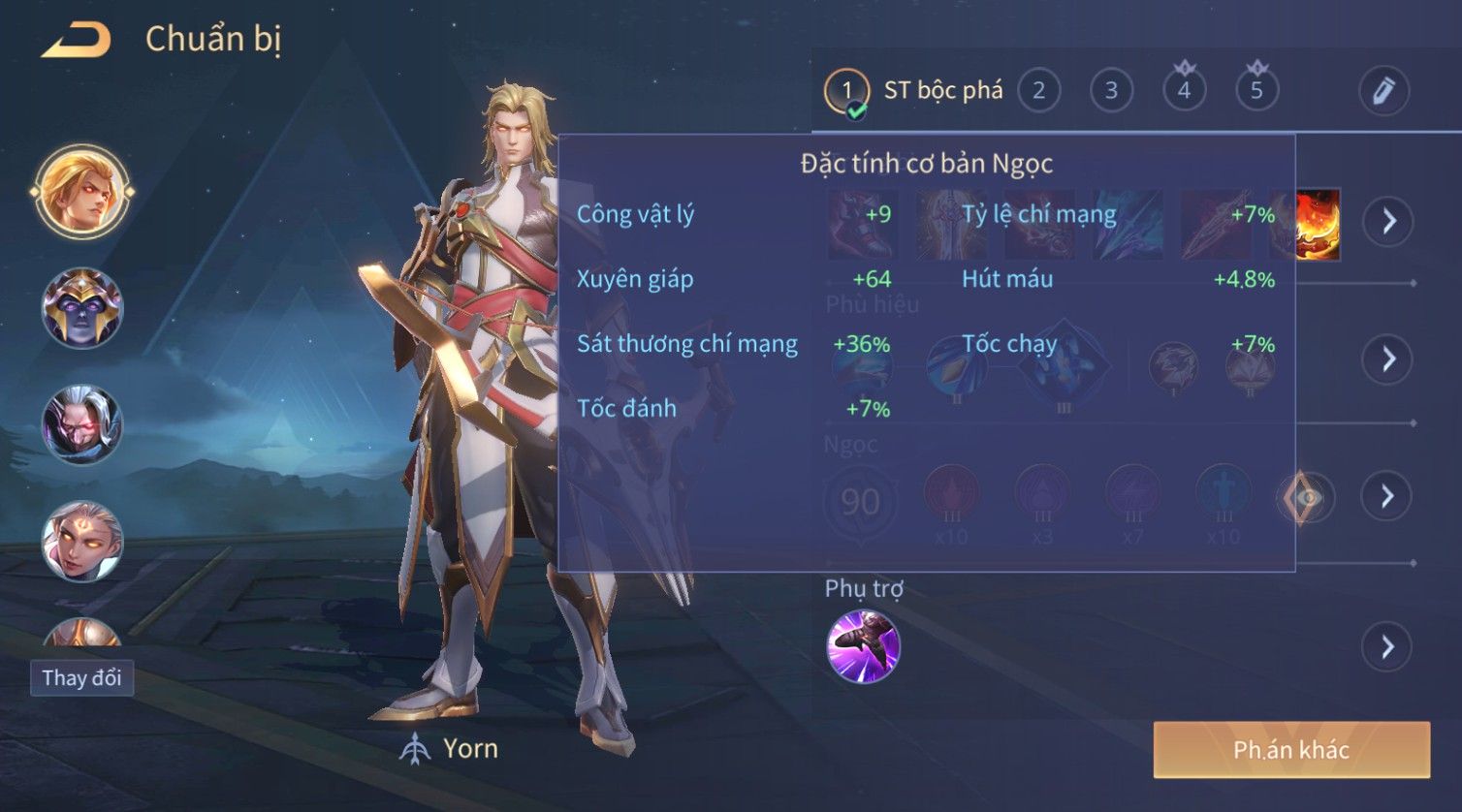This screenshot has width=1462, height=812.
Task: Click the Thay đổi button
Action: pos(81,677)
